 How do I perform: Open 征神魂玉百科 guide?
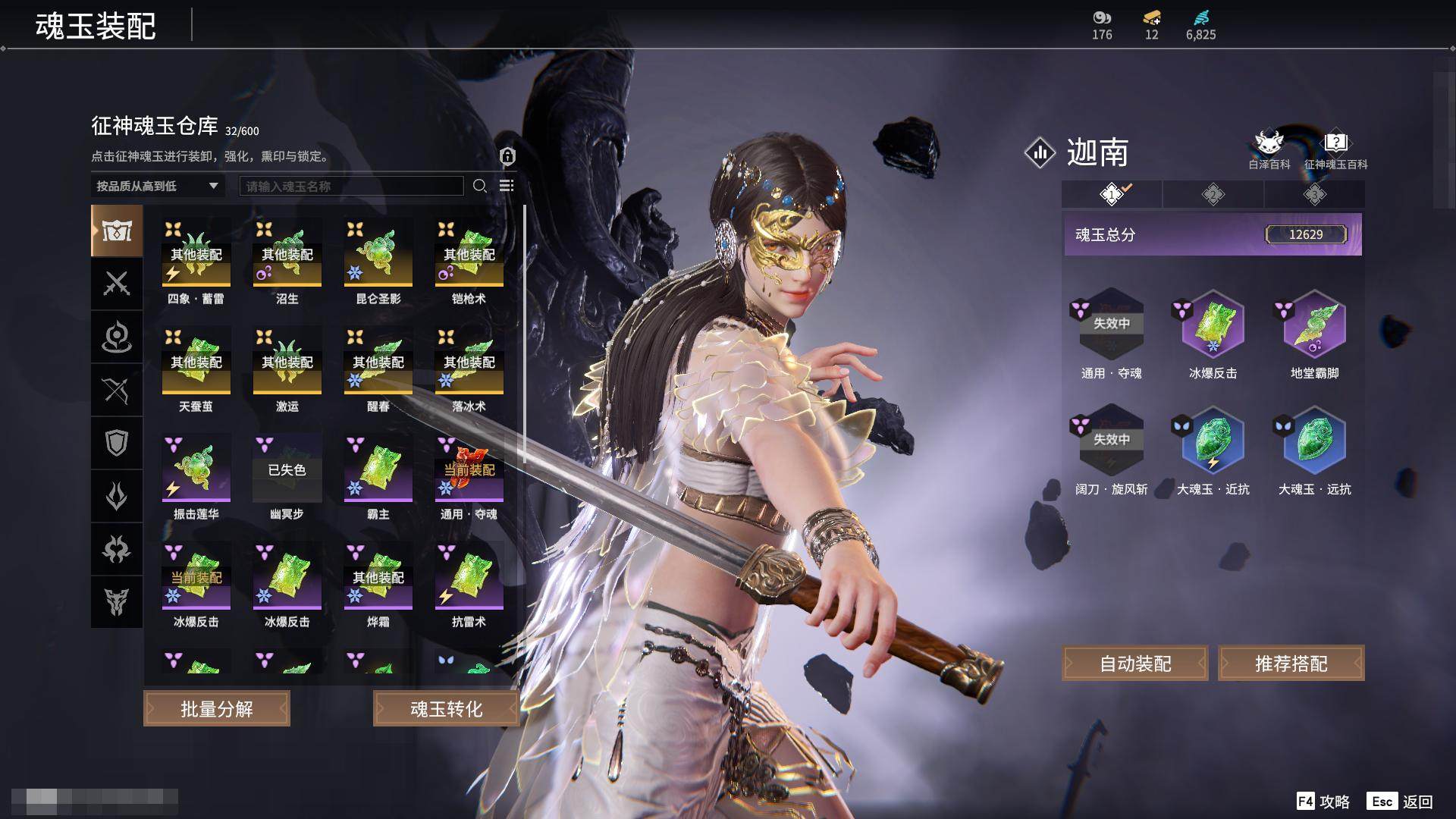point(1335,149)
